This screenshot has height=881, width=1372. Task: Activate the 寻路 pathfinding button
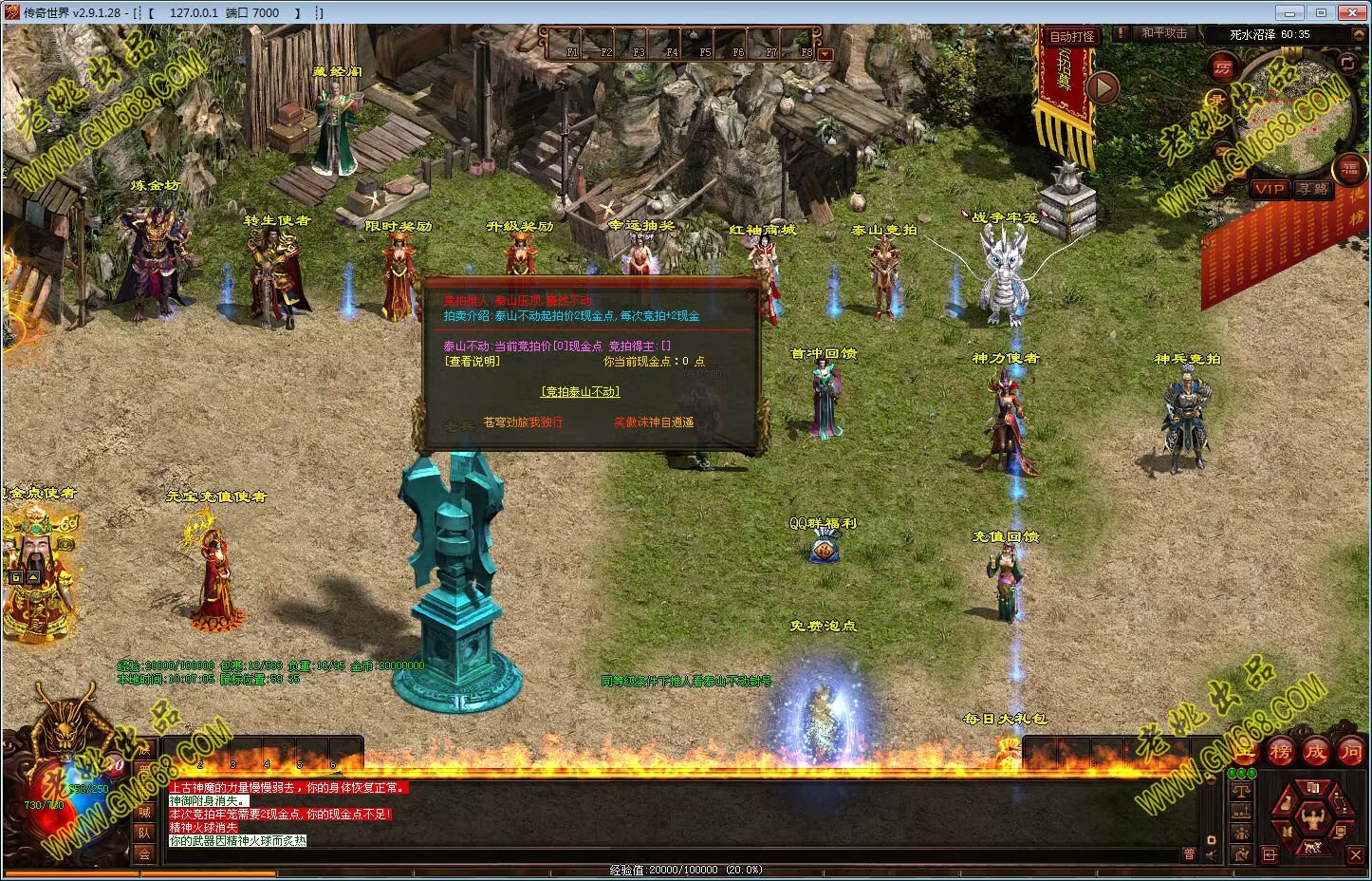click(x=1313, y=189)
